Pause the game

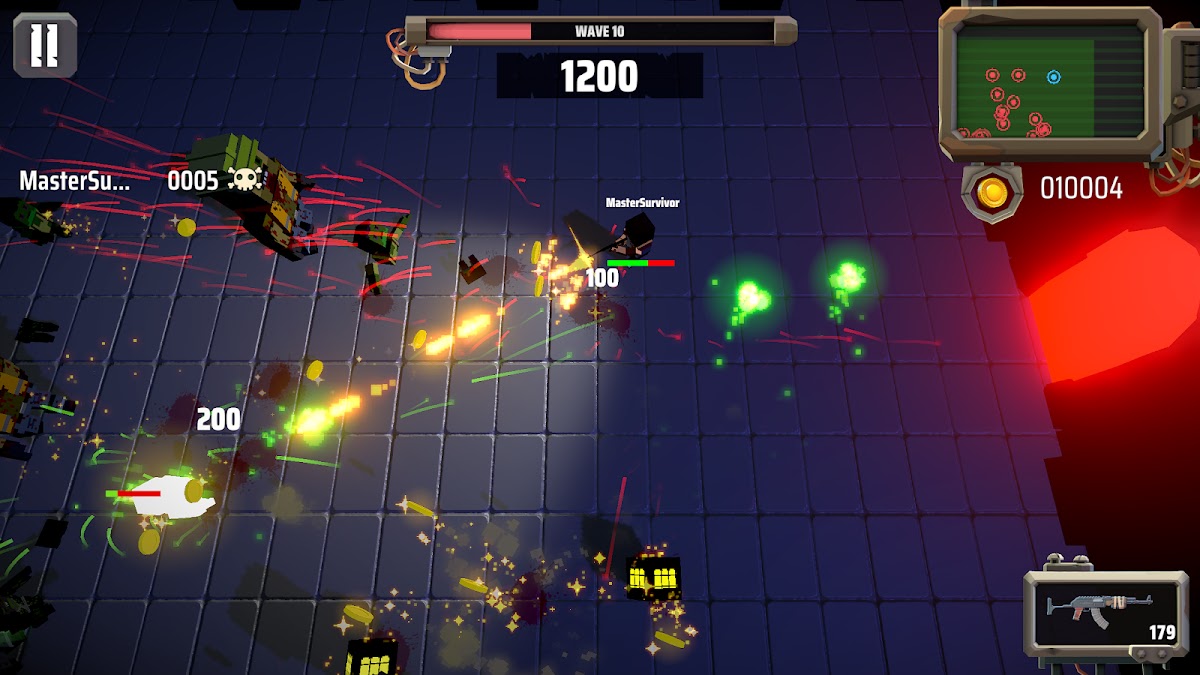(x=45, y=45)
